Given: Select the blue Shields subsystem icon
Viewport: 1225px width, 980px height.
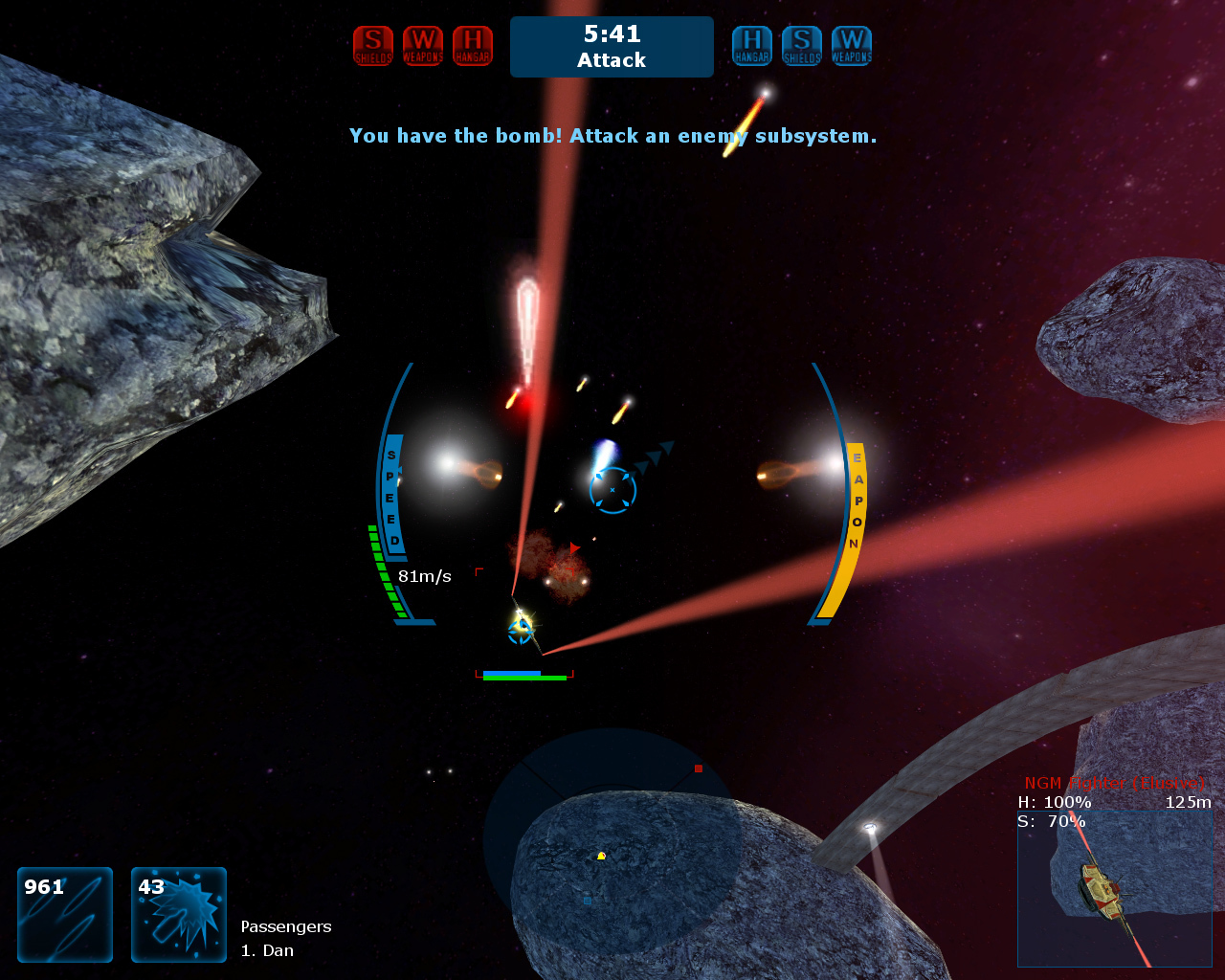Looking at the screenshot, I should (x=802, y=46).
